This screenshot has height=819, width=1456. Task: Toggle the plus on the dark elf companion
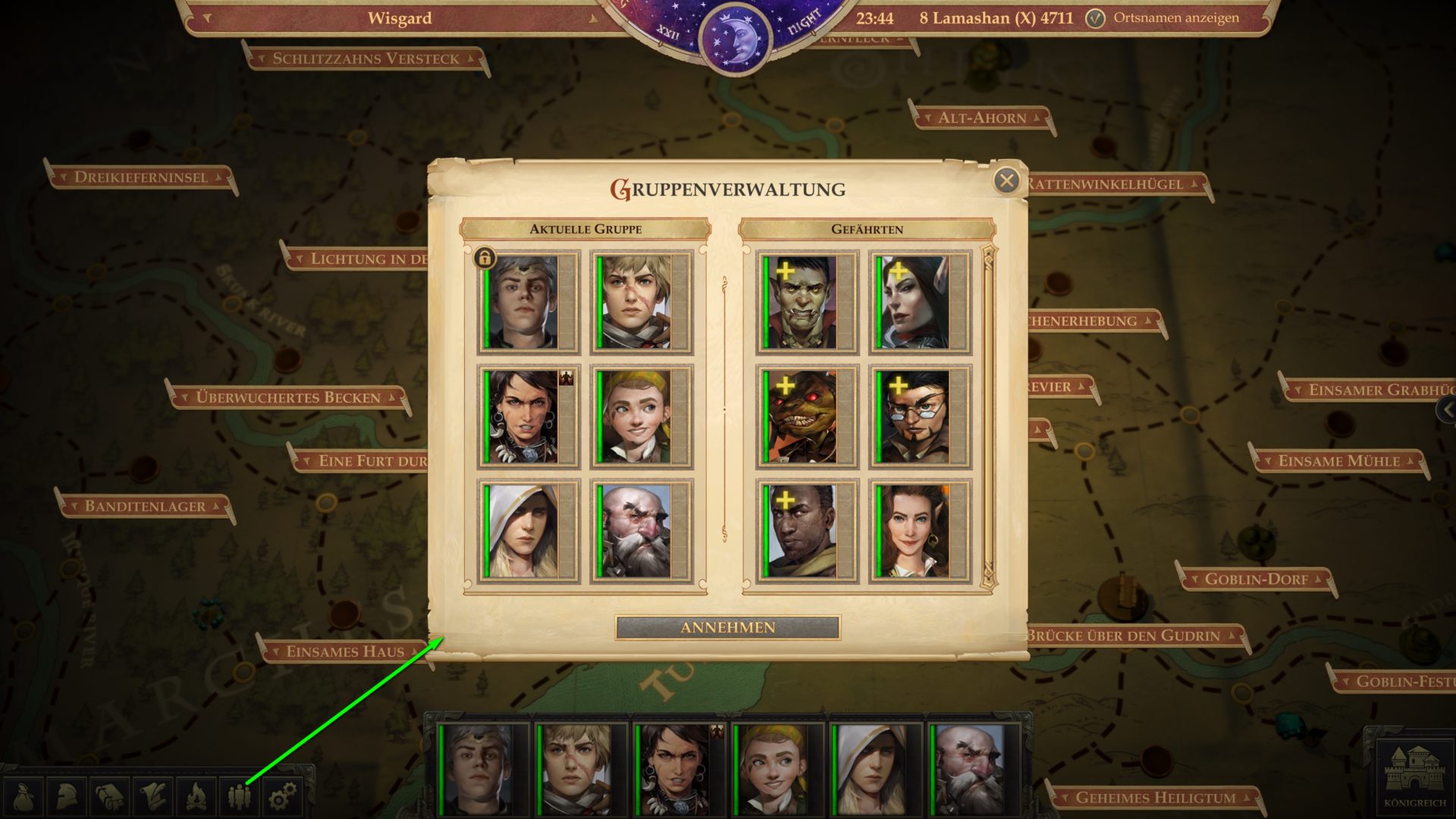pyautogui.click(x=899, y=270)
